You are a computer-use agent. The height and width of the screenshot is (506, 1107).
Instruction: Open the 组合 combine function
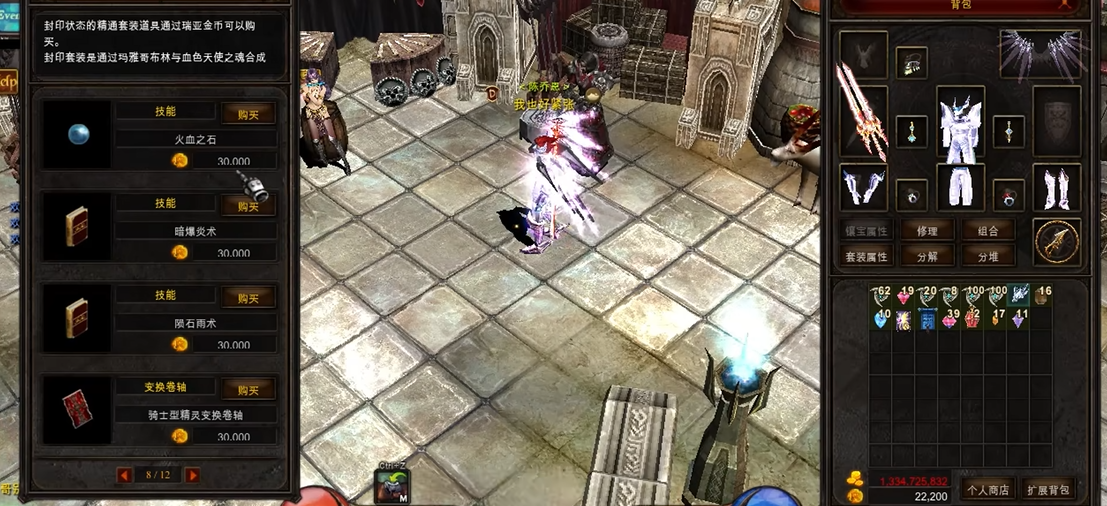click(988, 231)
